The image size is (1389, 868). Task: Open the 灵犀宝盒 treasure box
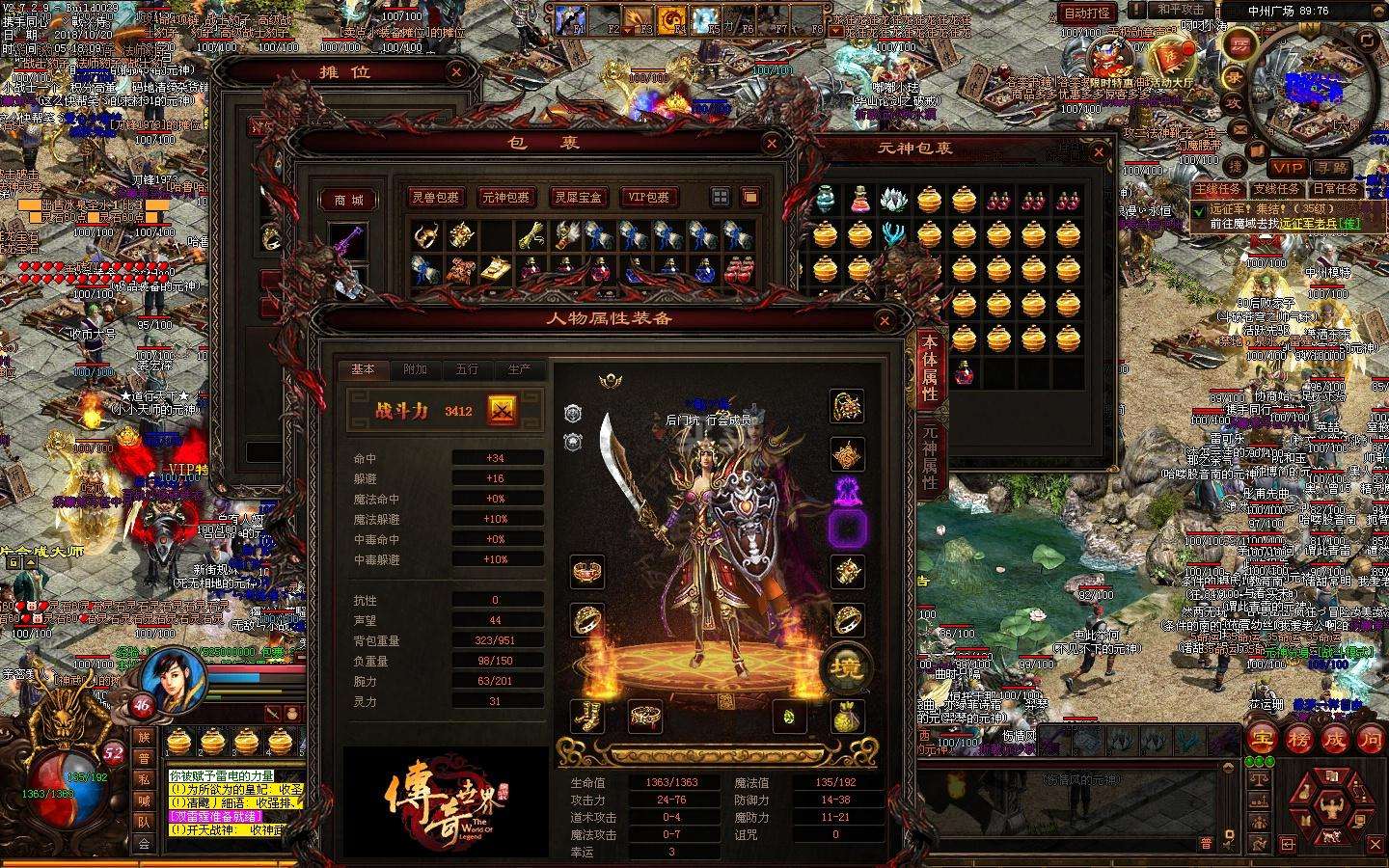pyautogui.click(x=578, y=198)
